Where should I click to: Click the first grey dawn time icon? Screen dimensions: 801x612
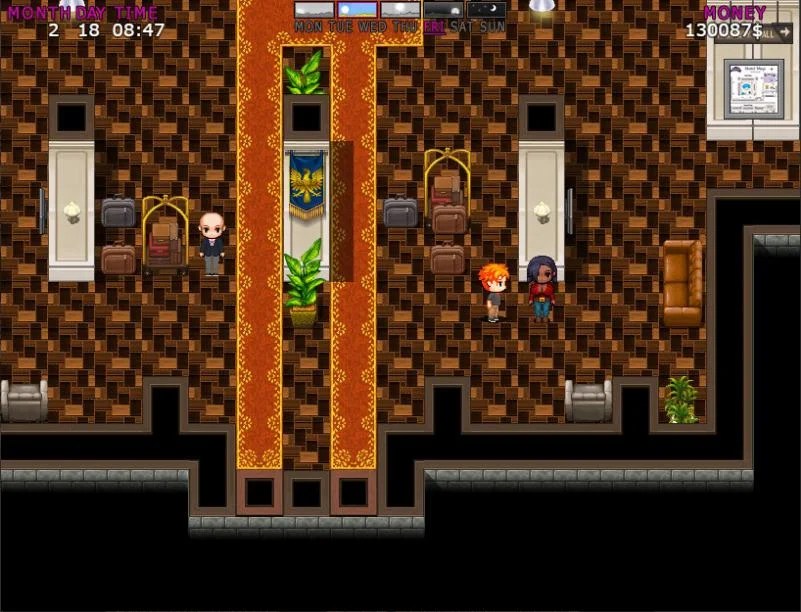314,9
